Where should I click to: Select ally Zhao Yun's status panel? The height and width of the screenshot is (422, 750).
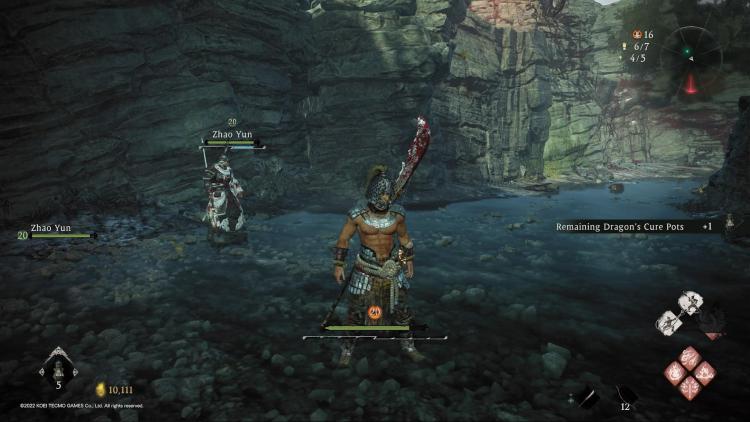[56, 232]
